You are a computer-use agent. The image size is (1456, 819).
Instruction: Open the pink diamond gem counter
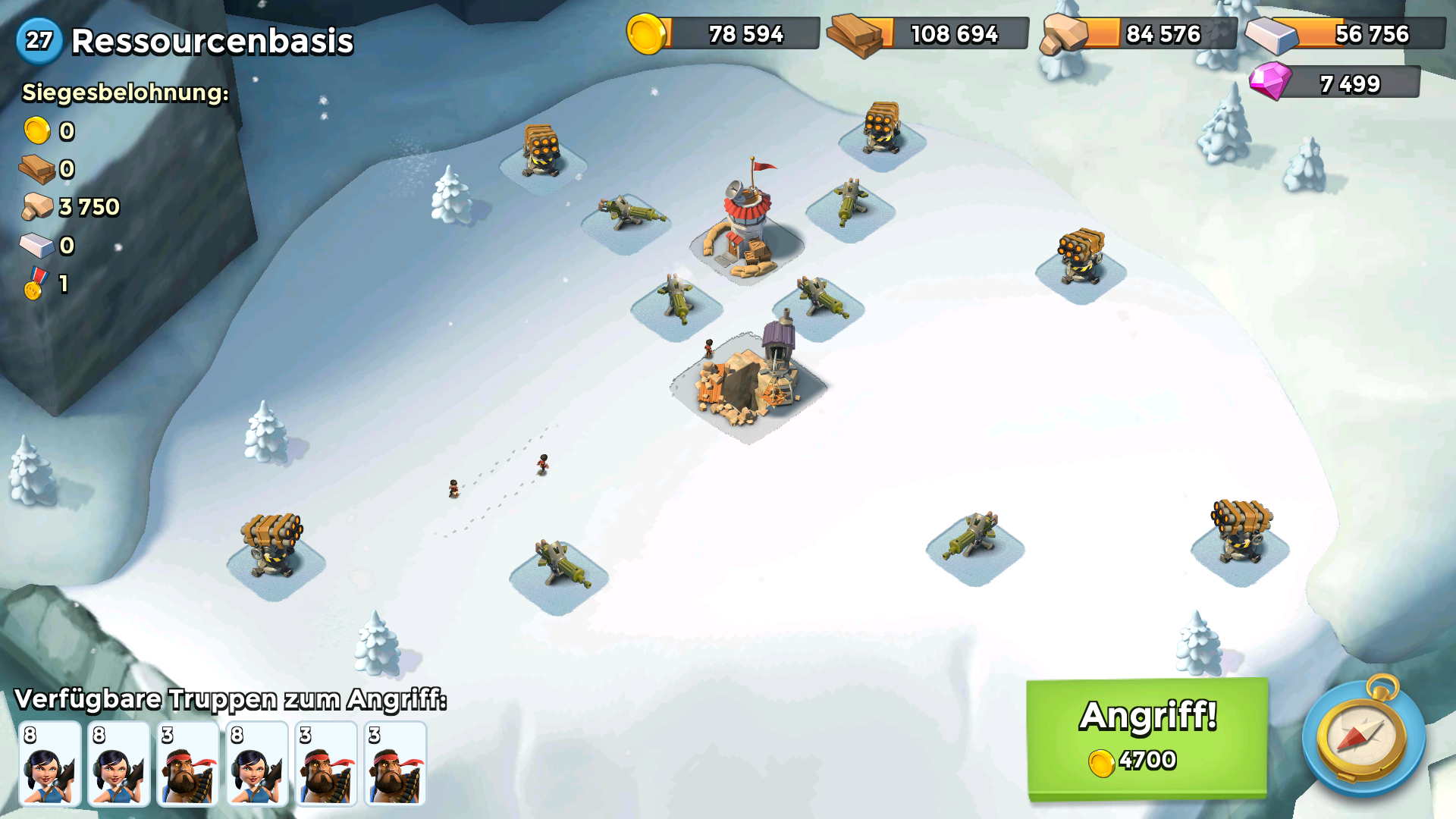[x=1335, y=83]
